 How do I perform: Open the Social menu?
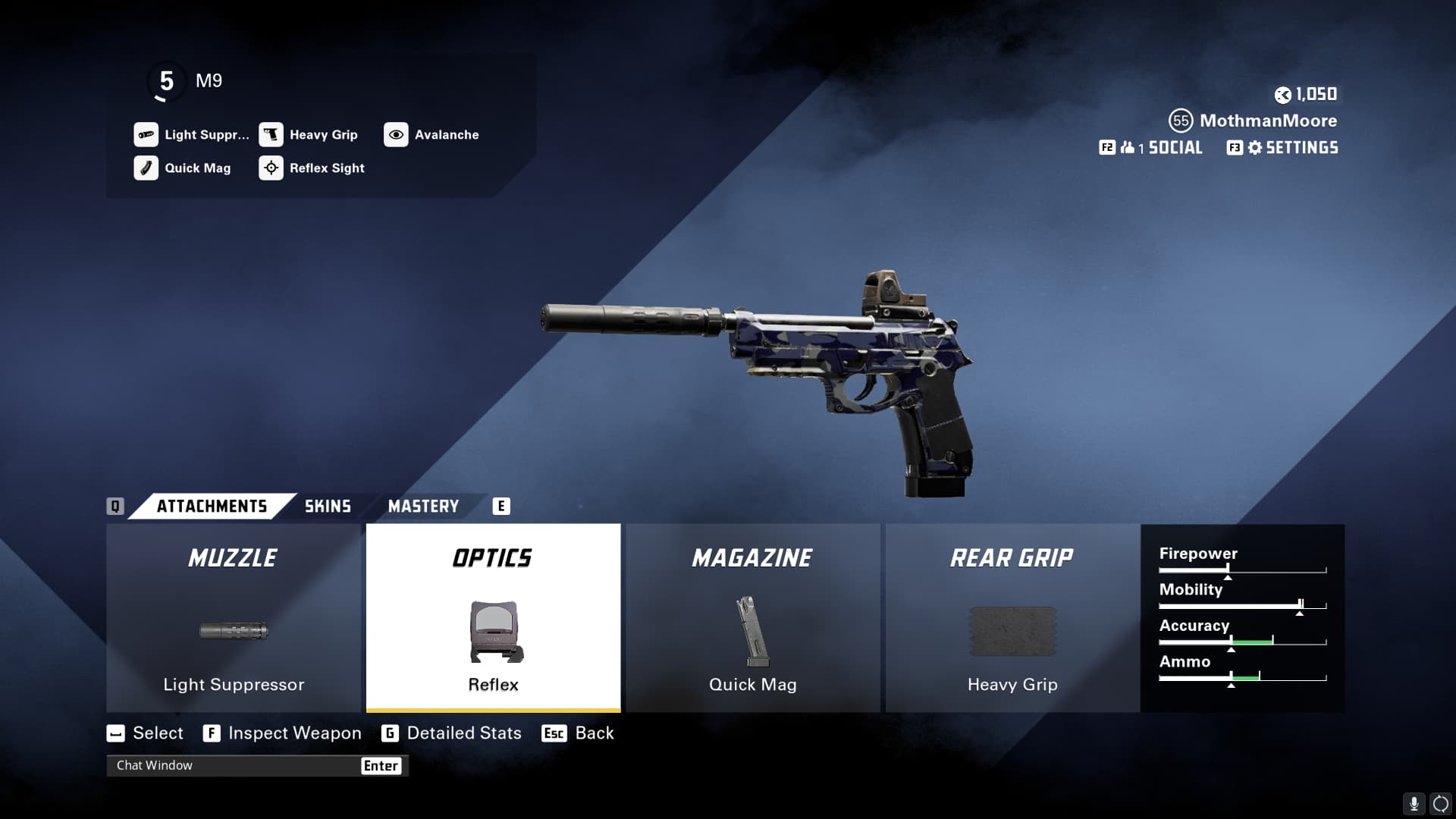(x=1174, y=148)
